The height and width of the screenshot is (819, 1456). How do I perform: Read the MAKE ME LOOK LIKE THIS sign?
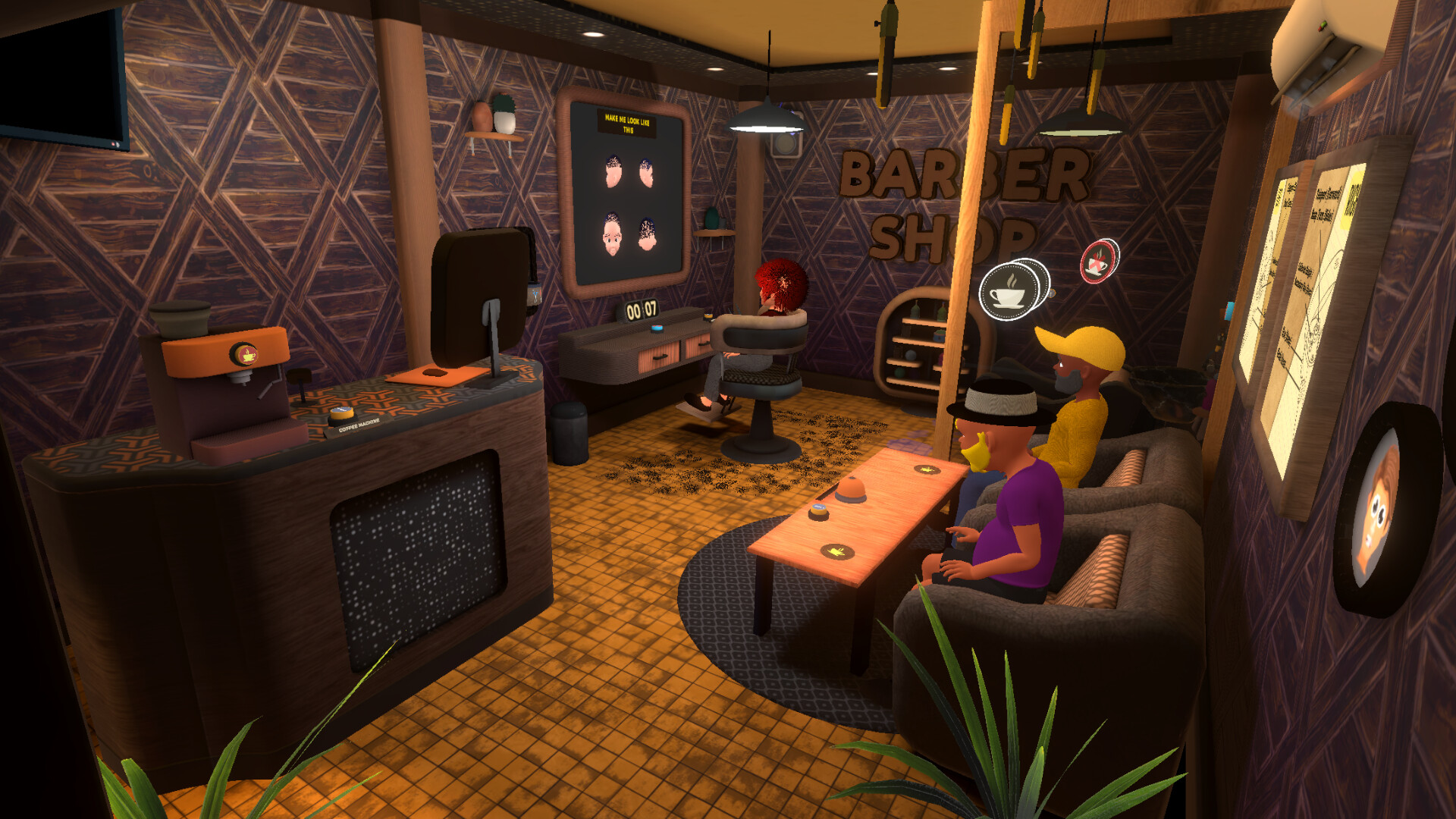[x=629, y=123]
